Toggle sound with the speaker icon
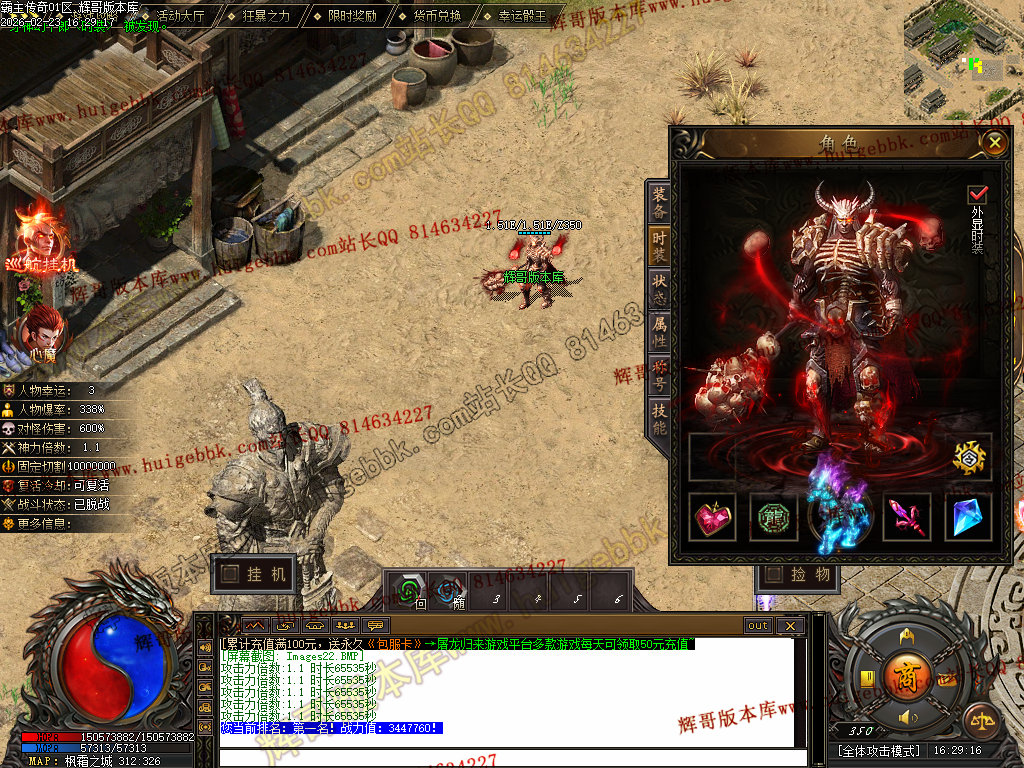The image size is (1024, 768). tap(907, 718)
